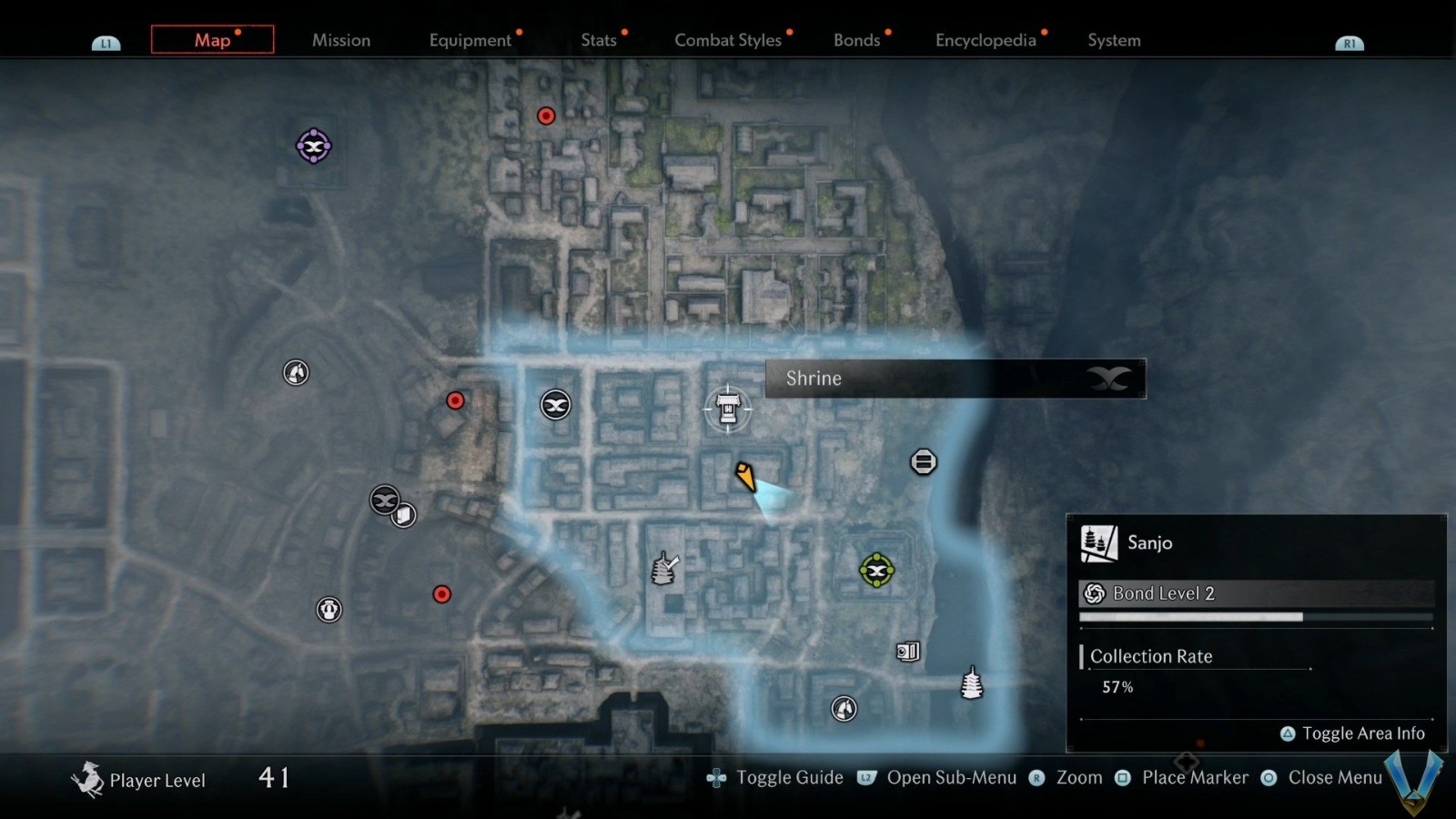
Task: Click the green flag banner icon near Sanjo
Action: (875, 571)
